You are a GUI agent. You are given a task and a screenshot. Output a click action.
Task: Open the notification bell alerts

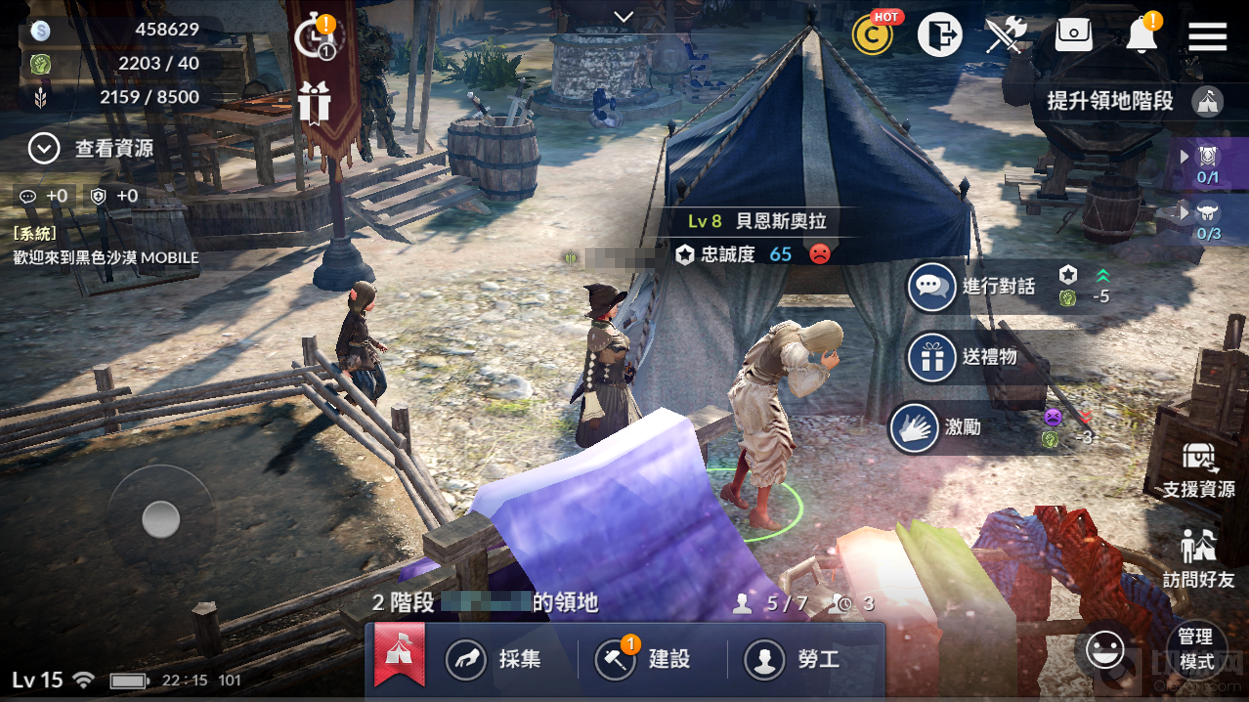tap(1141, 37)
